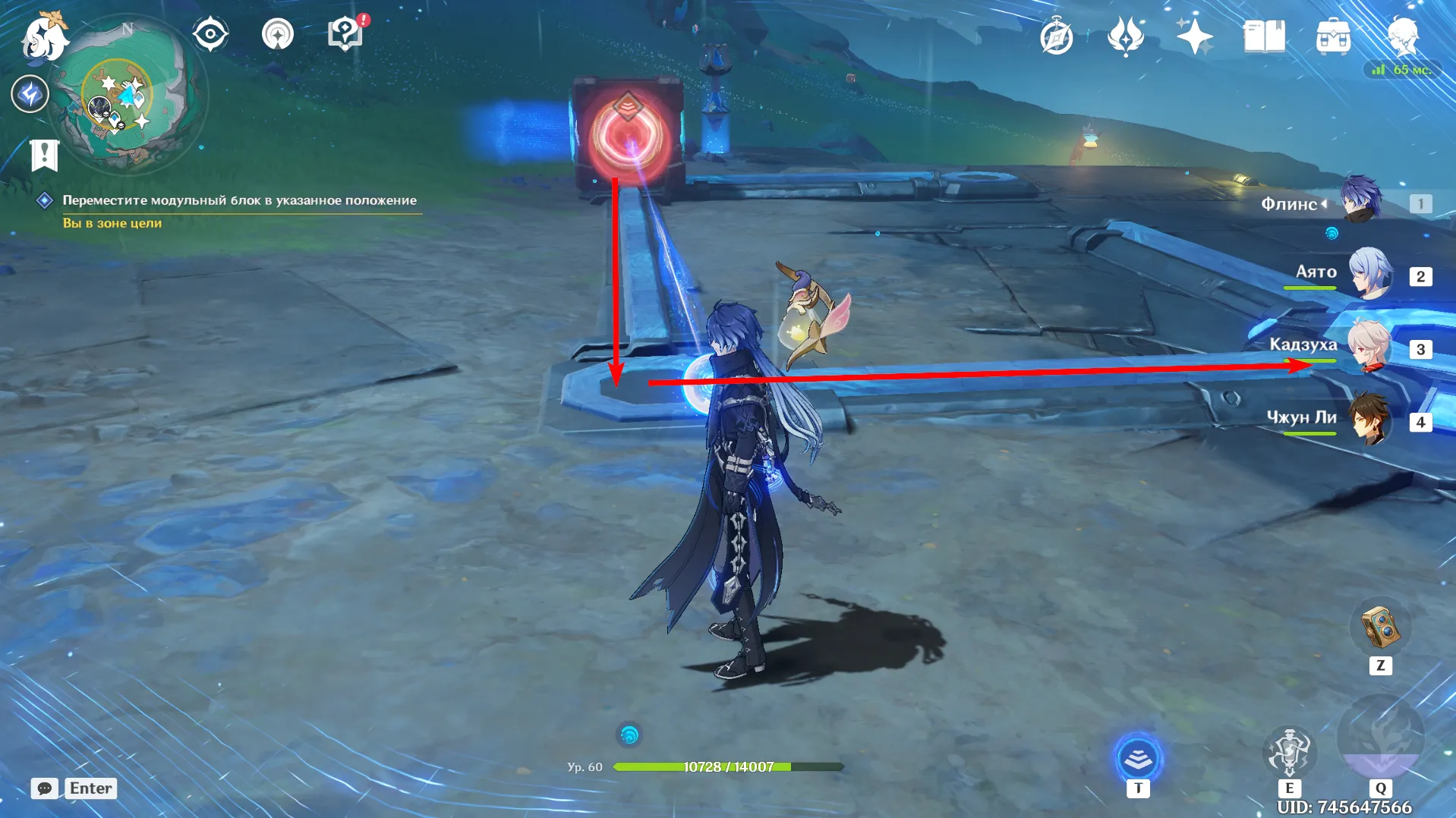Select Кадзуха's character portrait

coord(1371,347)
